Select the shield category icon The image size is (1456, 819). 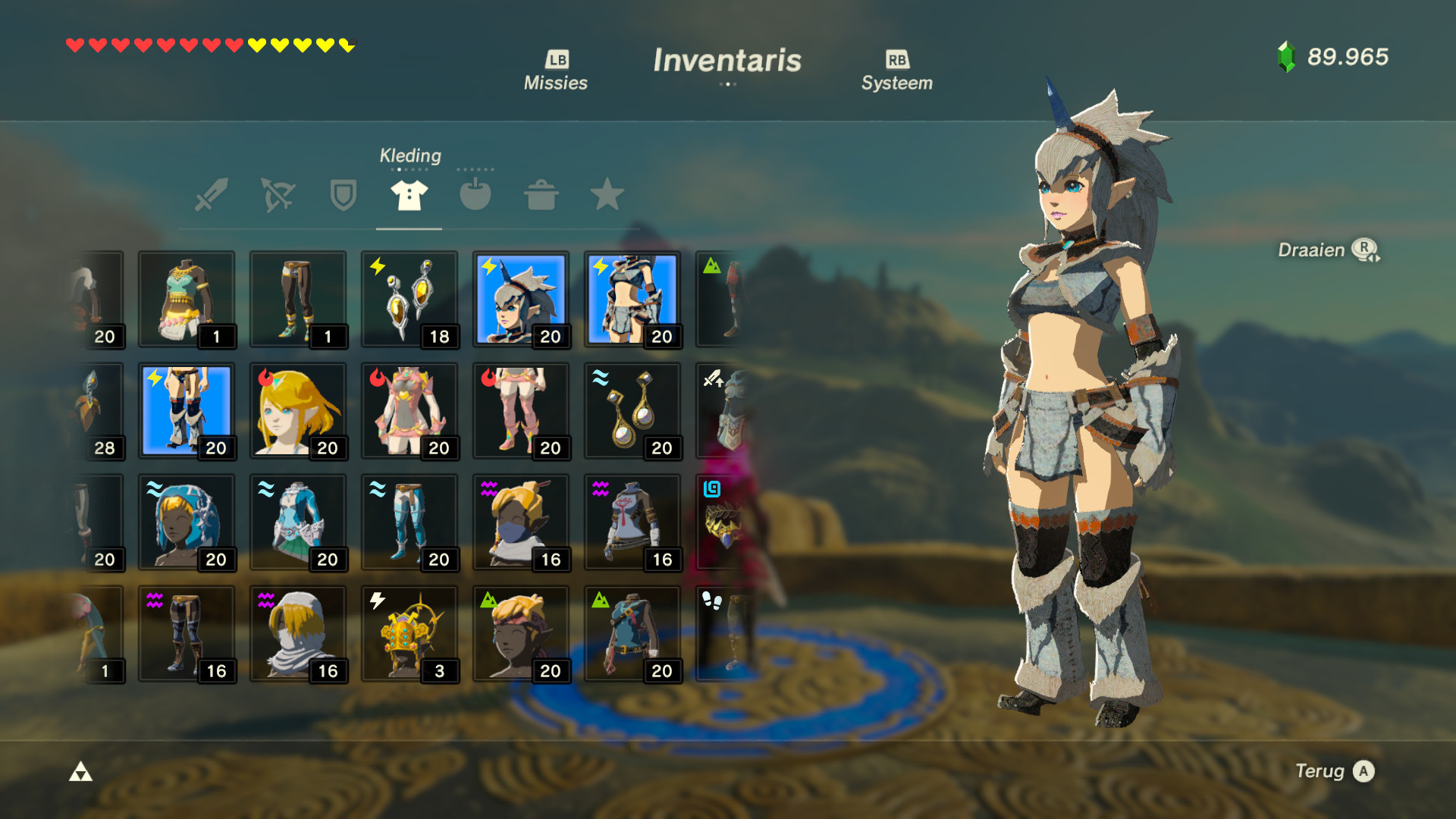[342, 196]
